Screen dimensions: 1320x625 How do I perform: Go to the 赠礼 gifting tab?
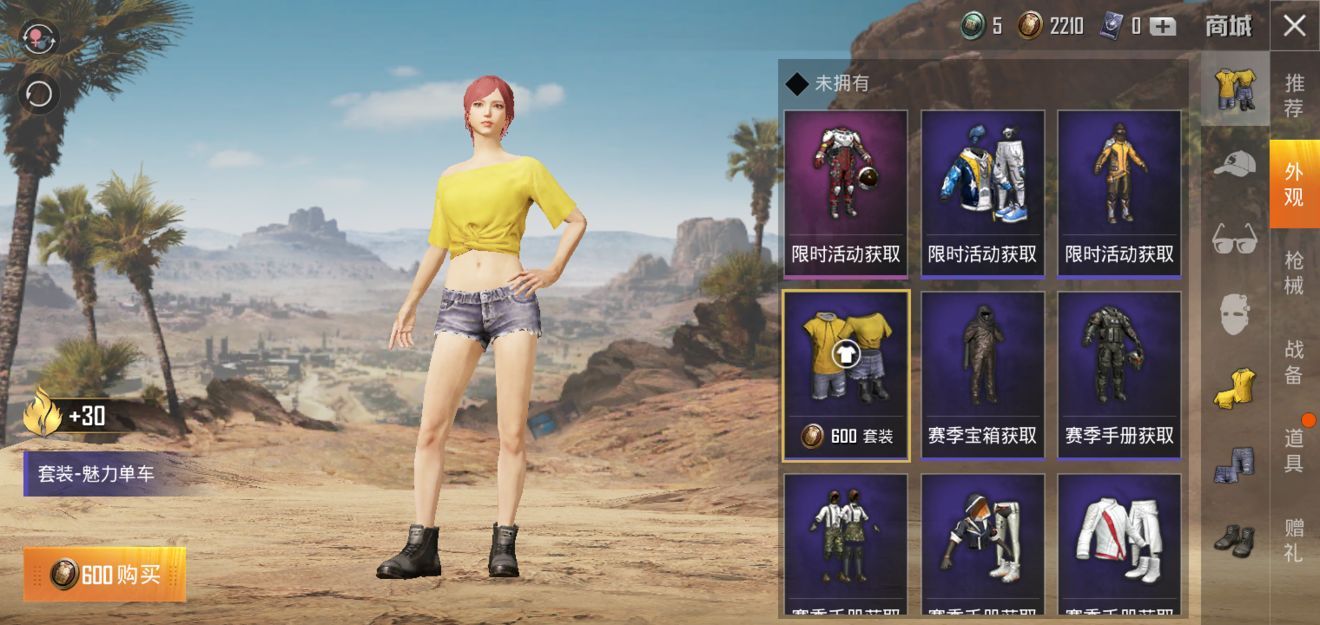(x=1294, y=539)
